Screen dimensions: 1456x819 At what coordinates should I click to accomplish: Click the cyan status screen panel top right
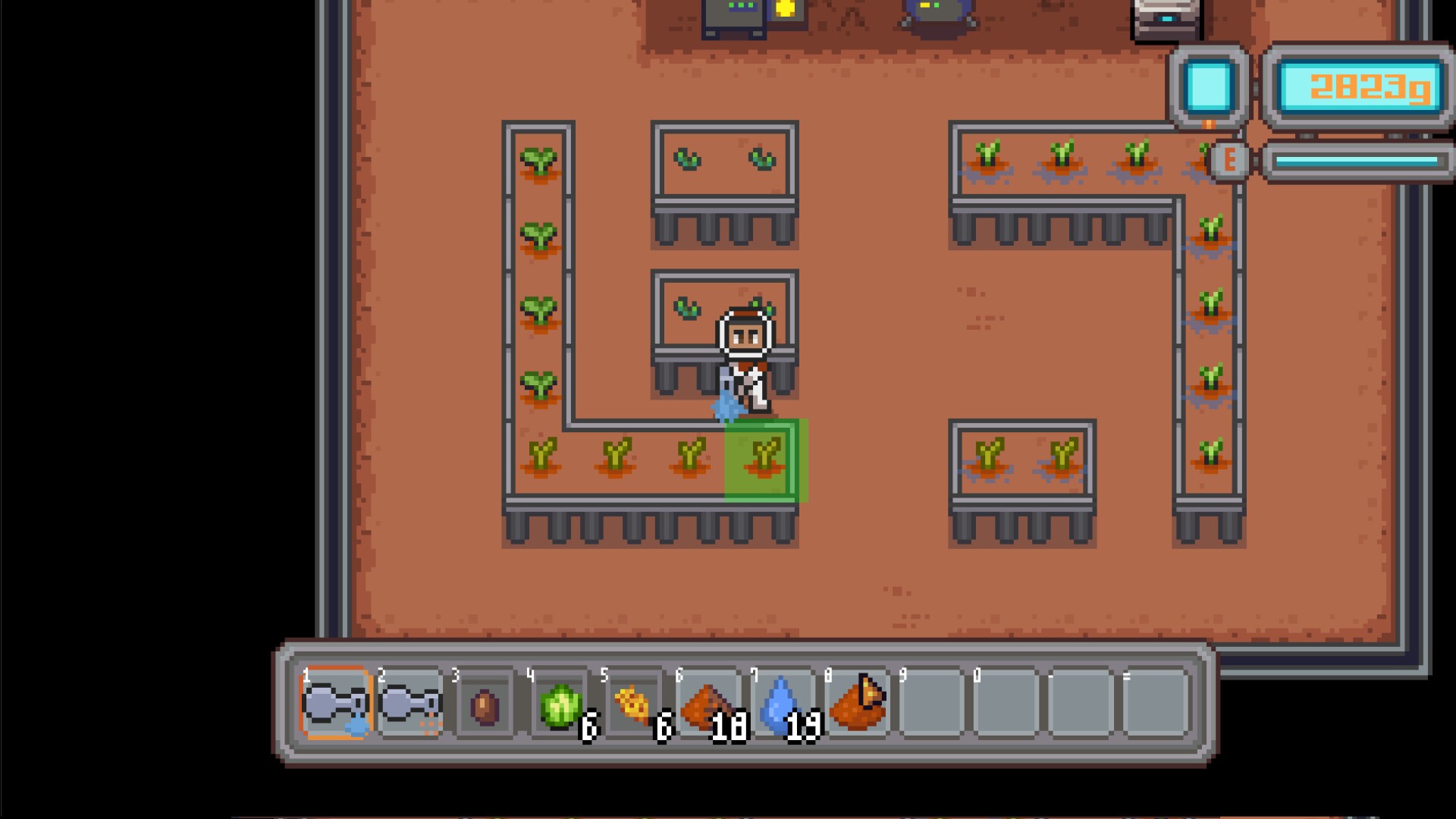[1210, 85]
